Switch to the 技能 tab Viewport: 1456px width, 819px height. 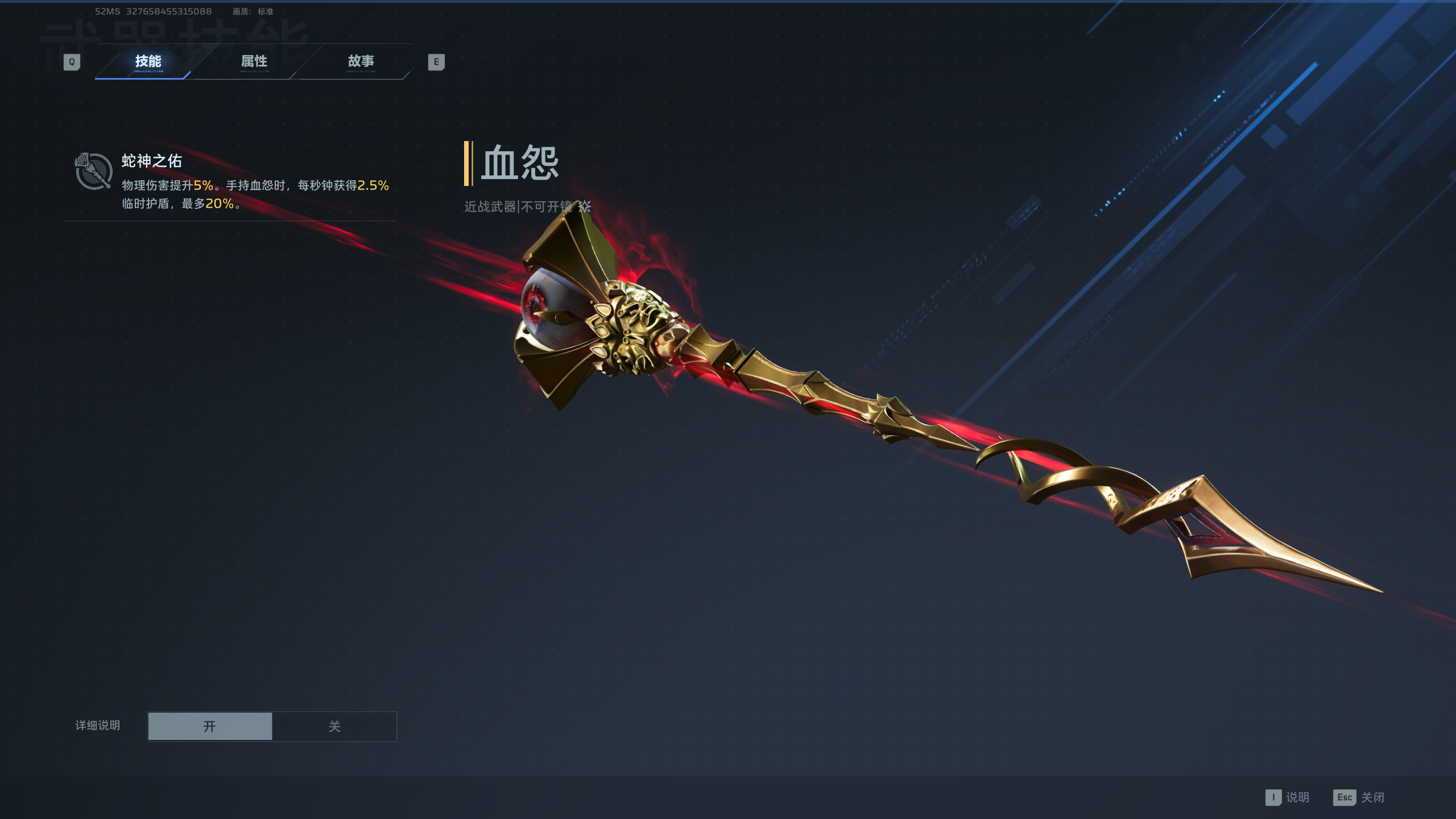(x=148, y=61)
